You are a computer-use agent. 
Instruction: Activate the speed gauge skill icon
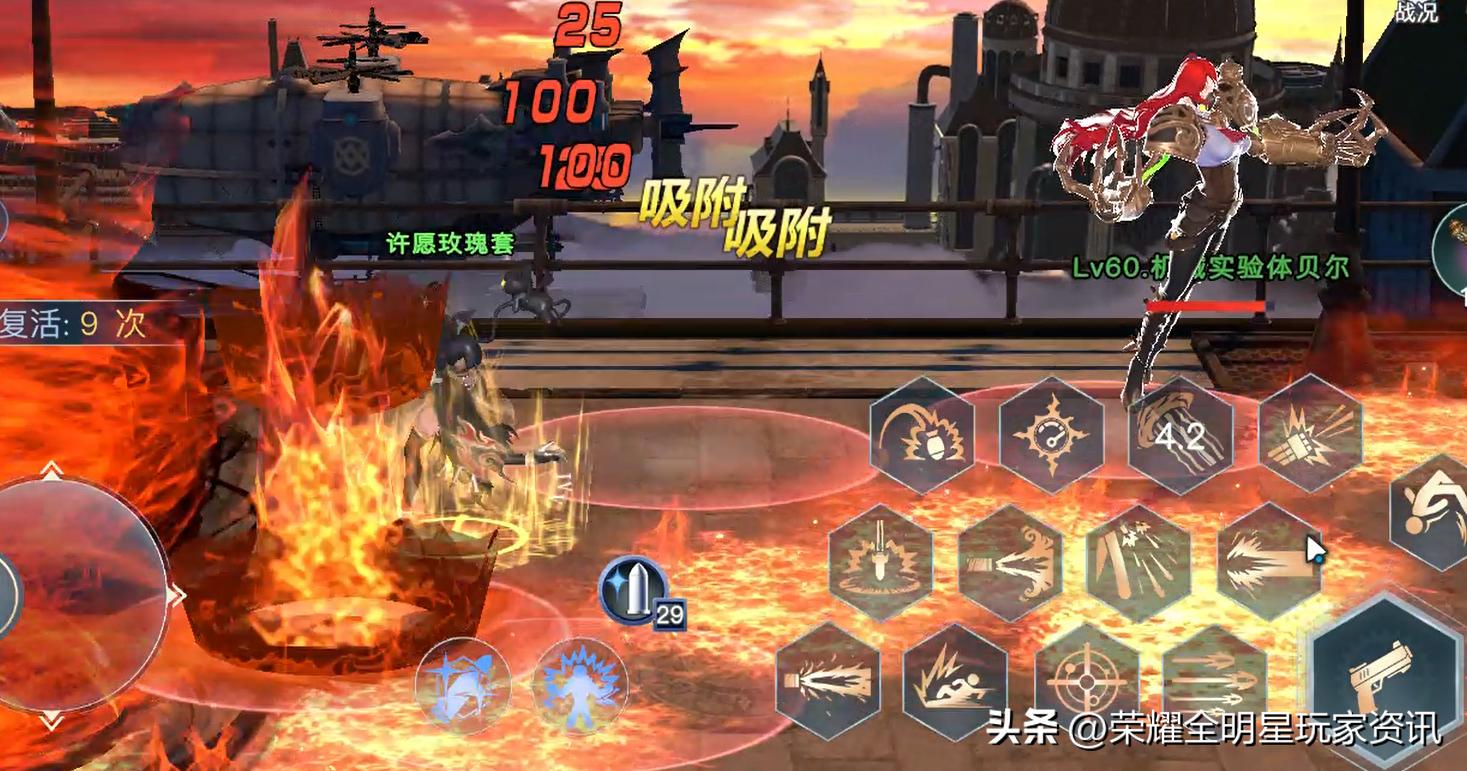[x=1055, y=435]
